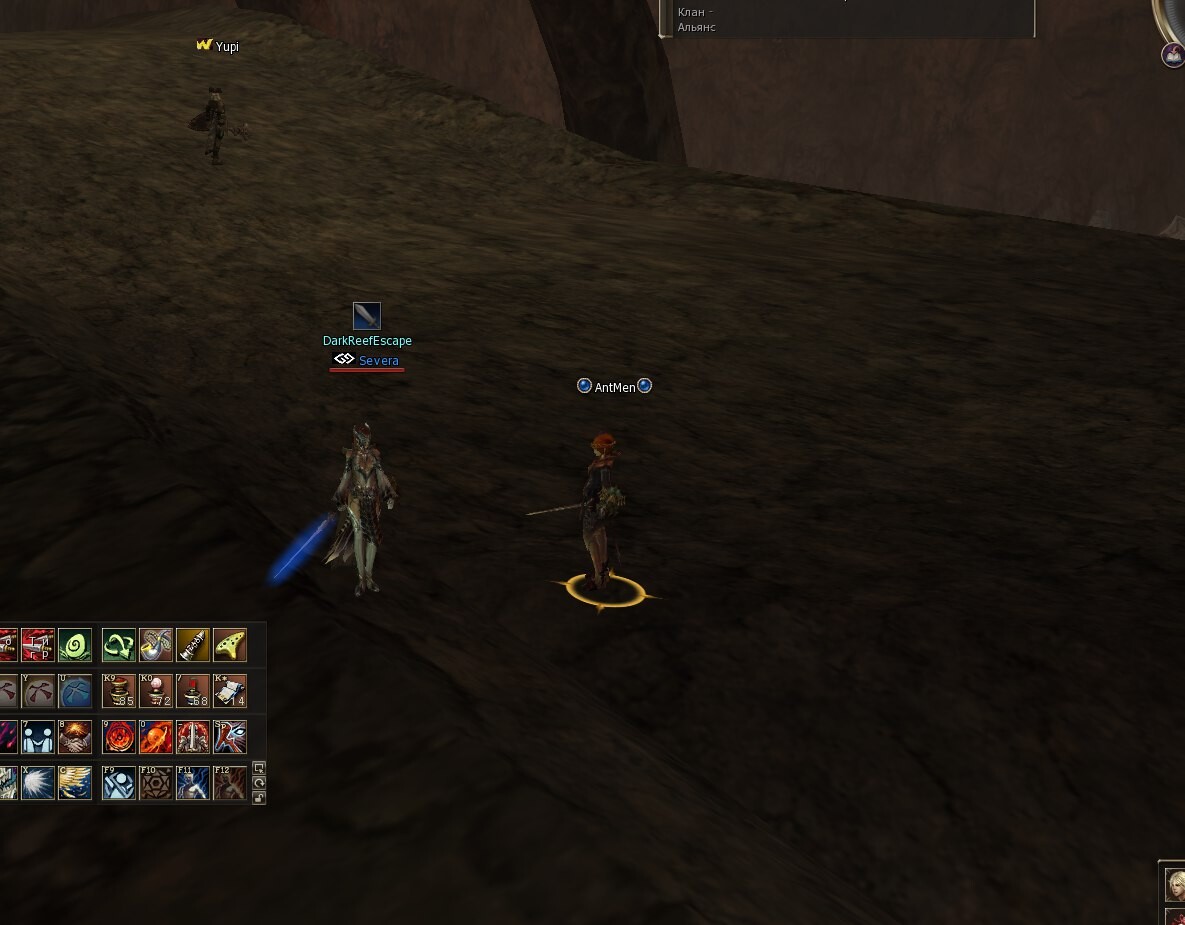Use the green spiral egg skill
Screen dimensions: 1185x925
[x=75, y=645]
